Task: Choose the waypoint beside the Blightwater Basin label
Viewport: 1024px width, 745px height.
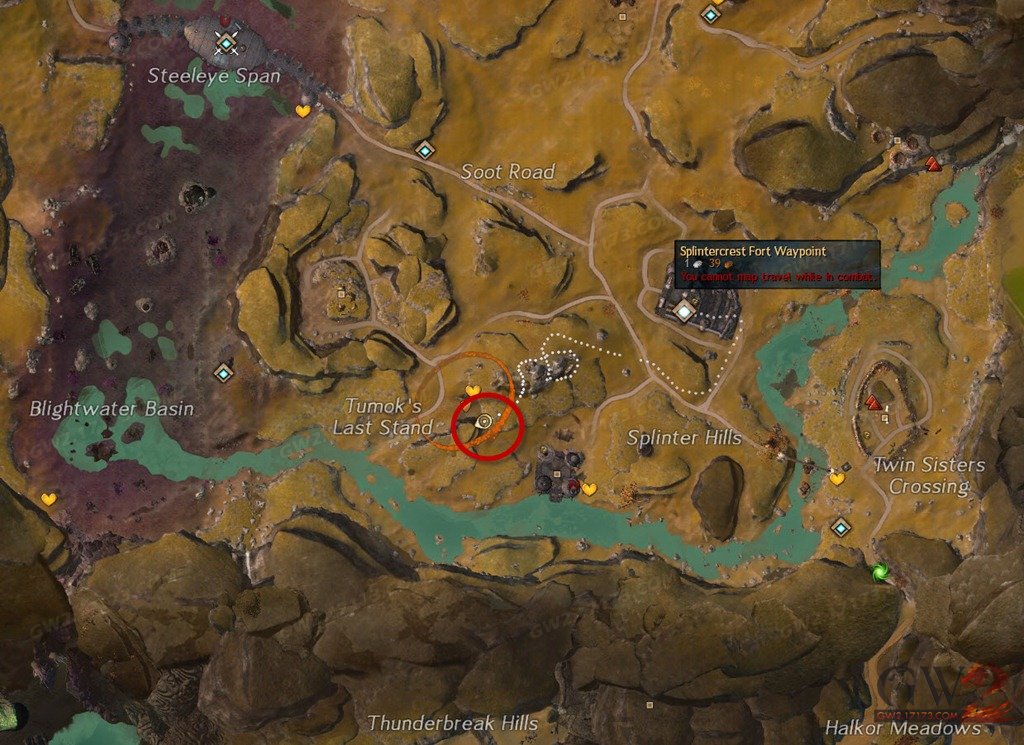Action: pyautogui.click(x=223, y=373)
